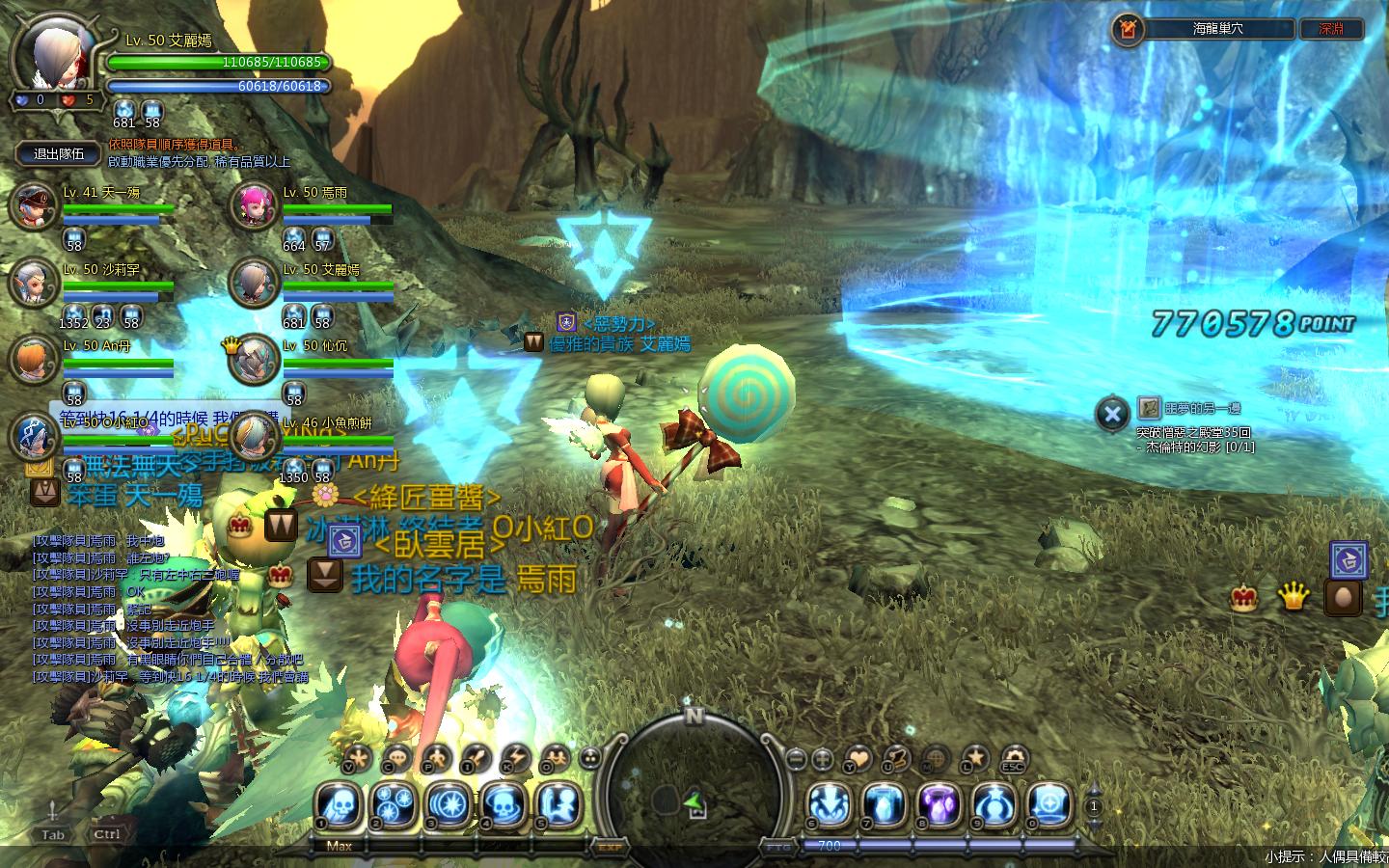Open the 海龍巢穴 dungeon info icon

(x=1126, y=29)
